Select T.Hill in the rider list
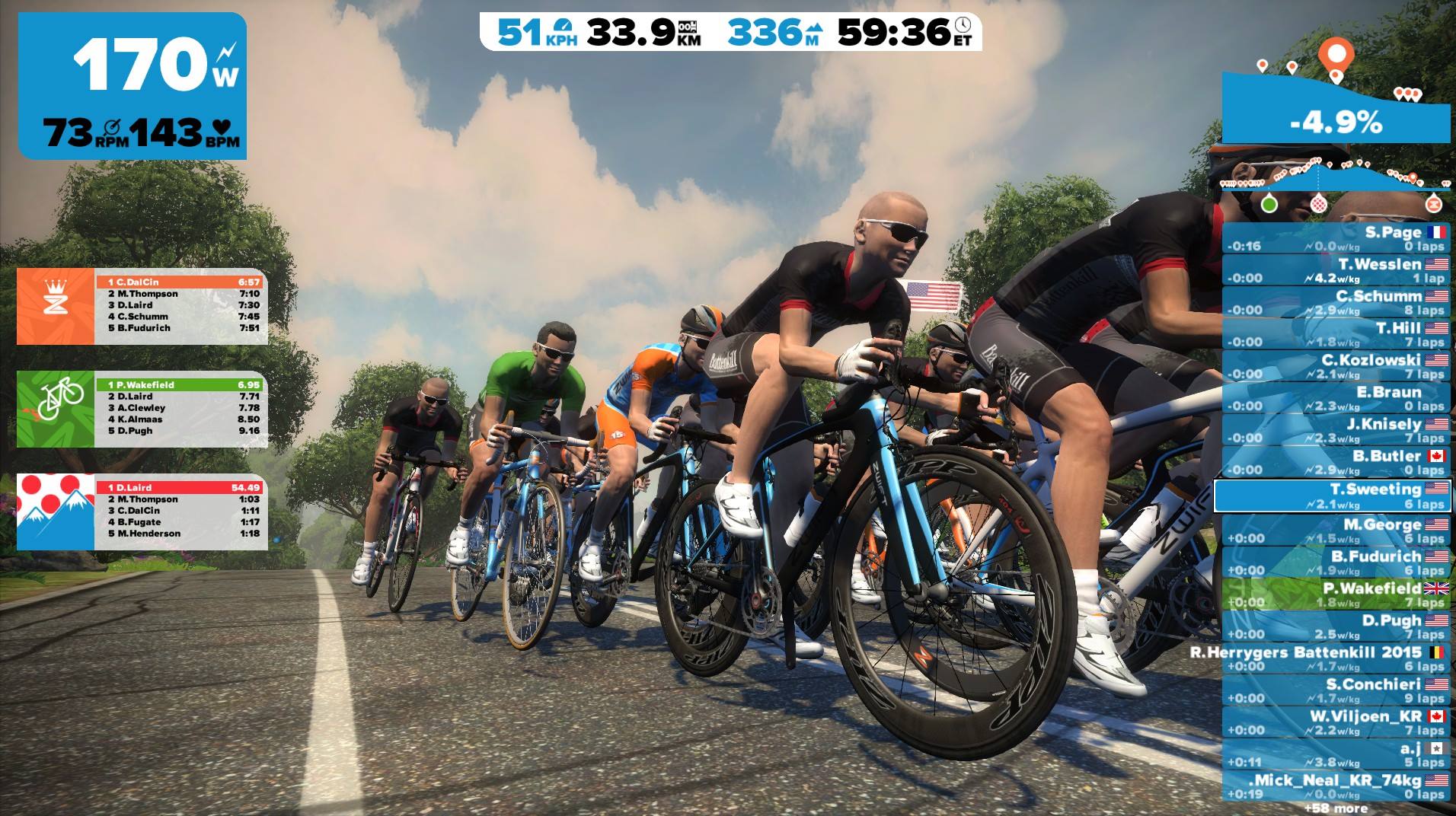 click(x=1336, y=334)
